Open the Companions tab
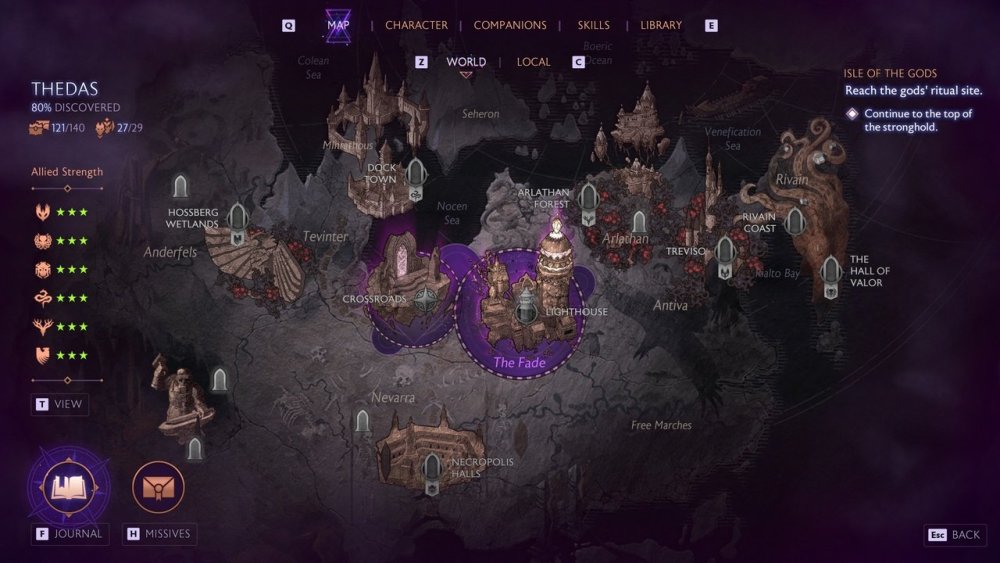The height and width of the screenshot is (563, 1000). click(510, 25)
